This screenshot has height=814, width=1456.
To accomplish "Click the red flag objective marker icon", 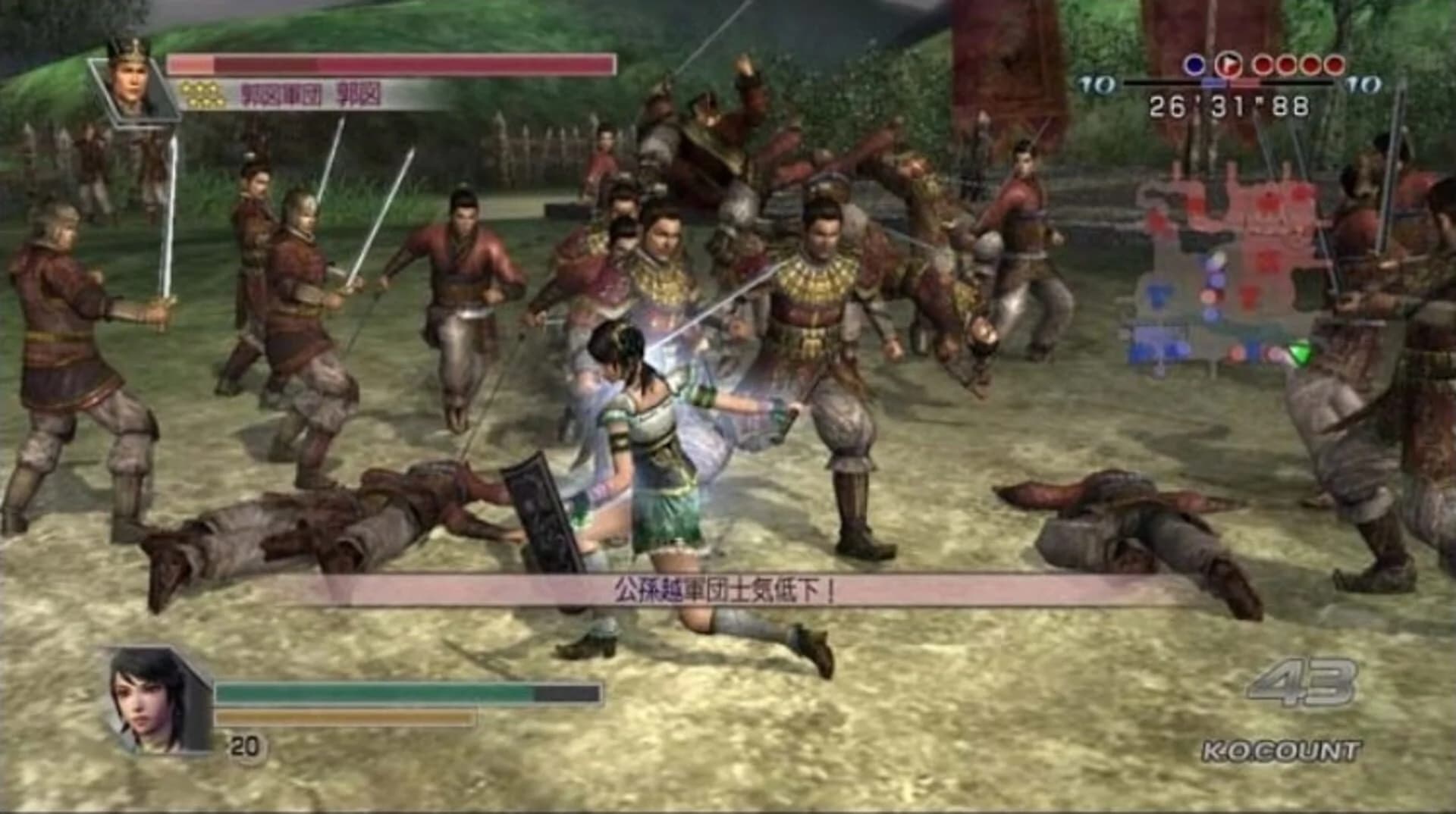I will click(x=1228, y=66).
